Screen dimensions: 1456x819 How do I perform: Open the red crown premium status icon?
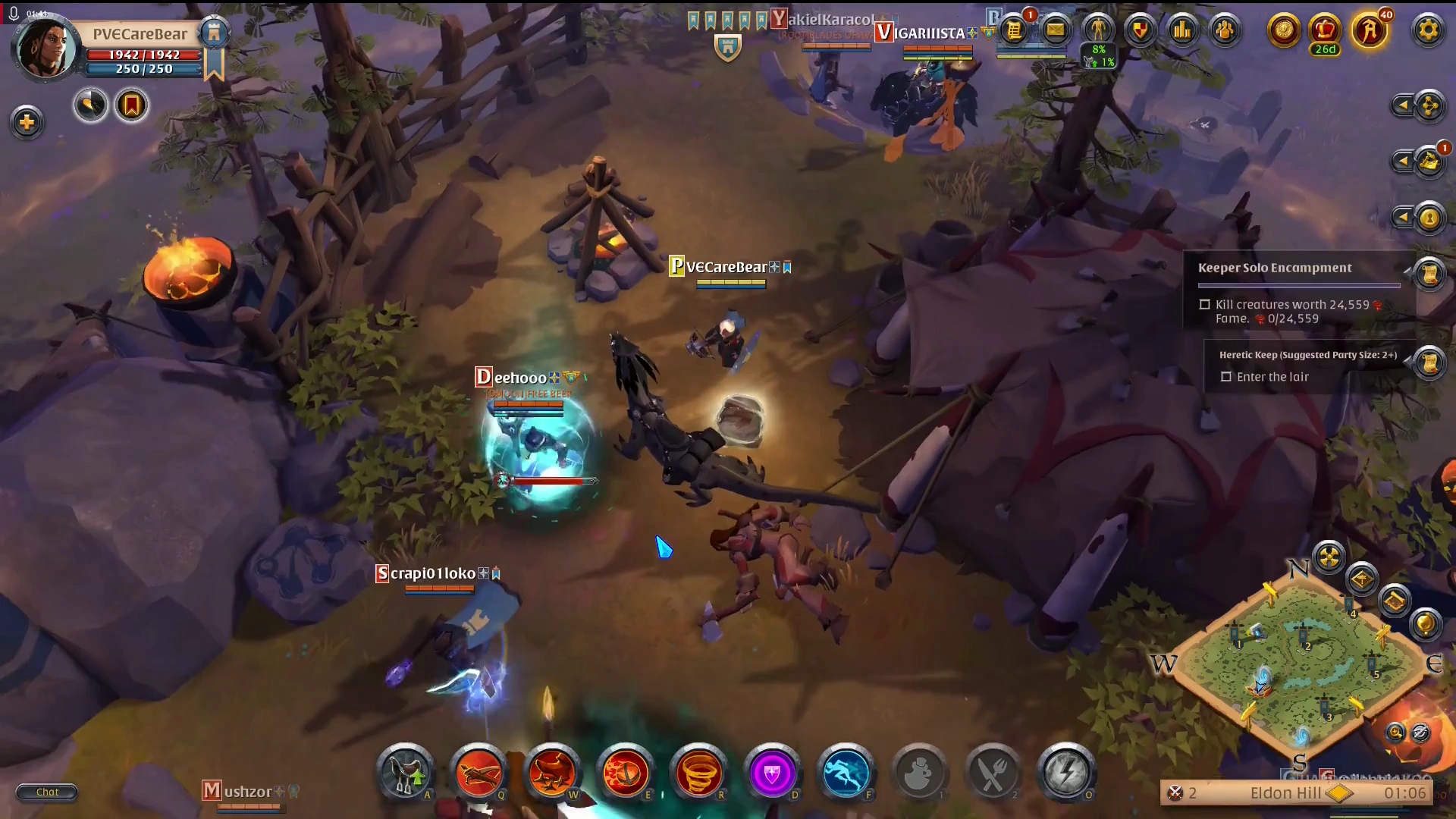click(1325, 30)
